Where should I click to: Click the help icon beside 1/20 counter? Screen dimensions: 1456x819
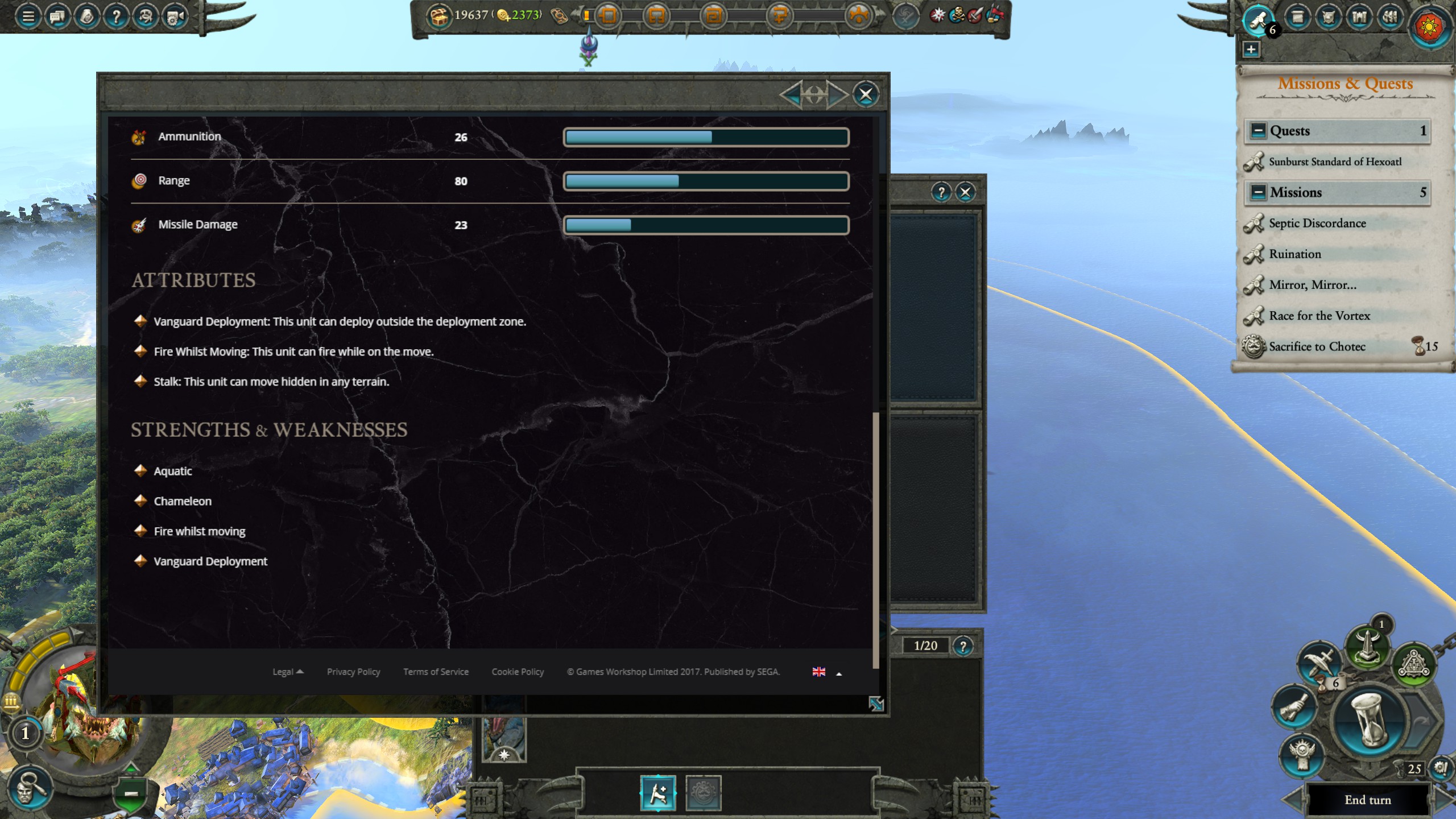(x=963, y=646)
